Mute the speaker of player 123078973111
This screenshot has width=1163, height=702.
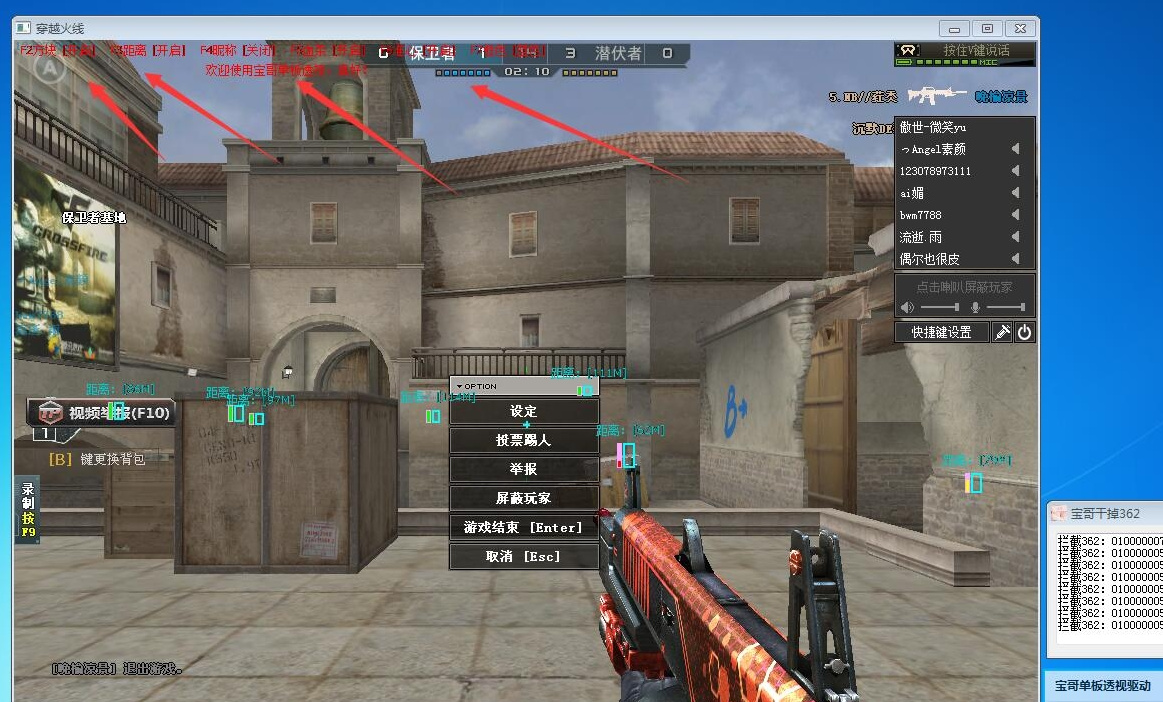click(x=1015, y=171)
